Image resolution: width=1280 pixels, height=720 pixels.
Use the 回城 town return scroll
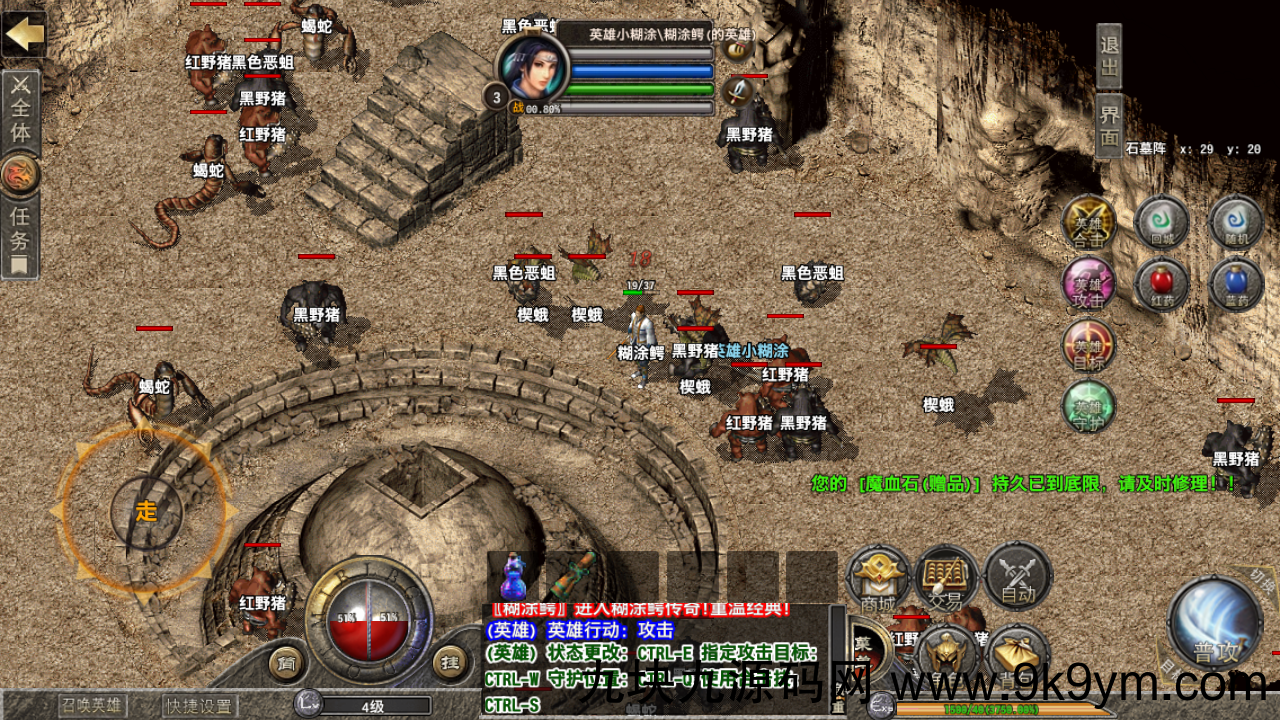pyautogui.click(x=1161, y=222)
